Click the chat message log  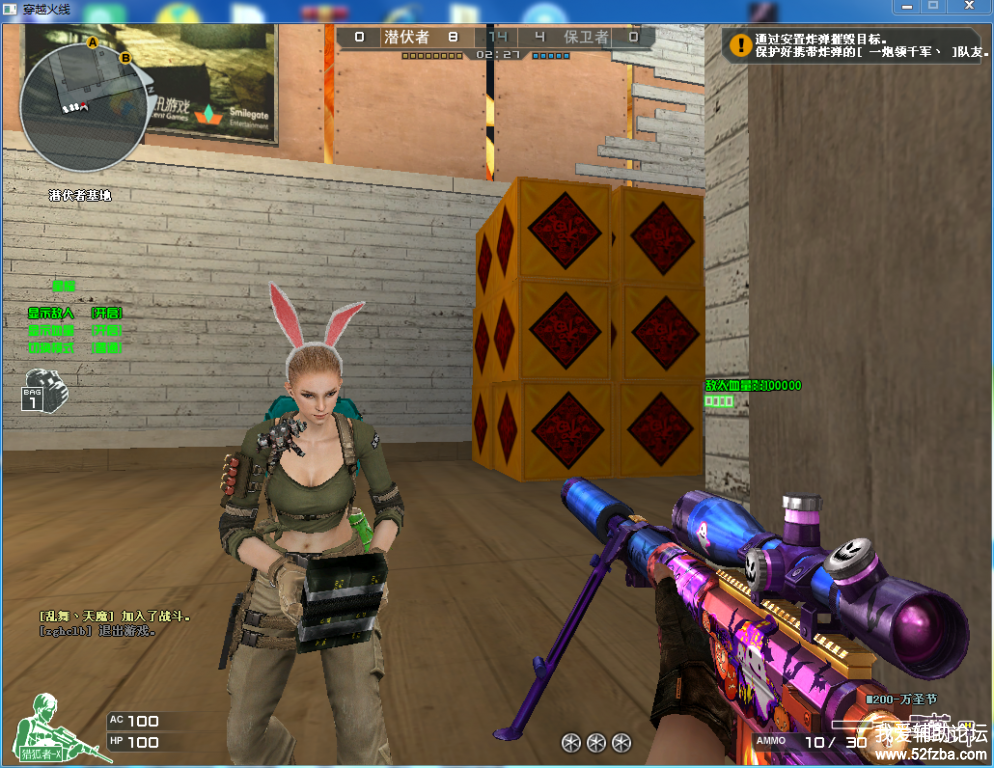tap(113, 623)
